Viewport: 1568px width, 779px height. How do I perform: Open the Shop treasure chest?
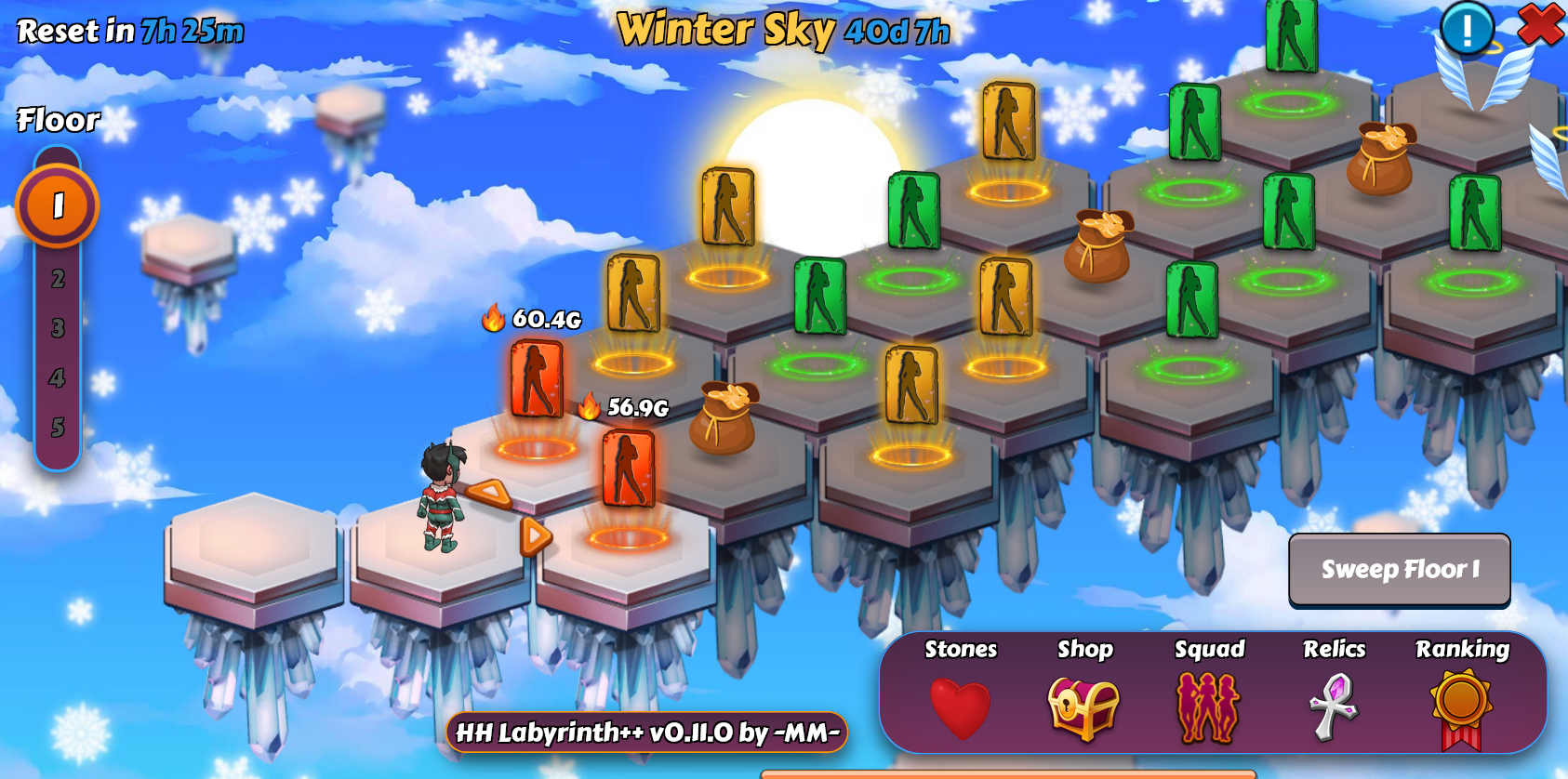[x=1083, y=707]
